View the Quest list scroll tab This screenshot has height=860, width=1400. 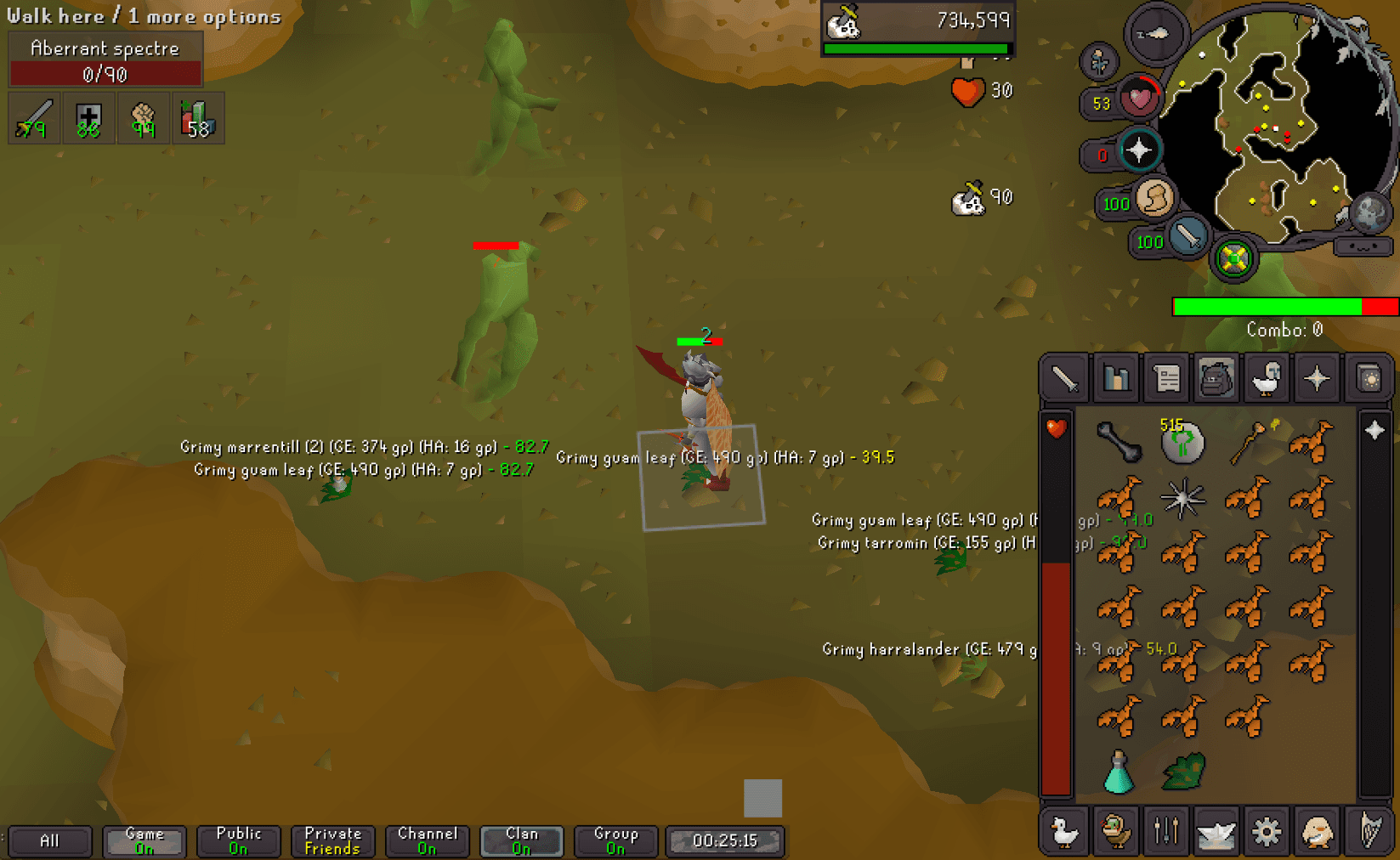tap(1165, 378)
